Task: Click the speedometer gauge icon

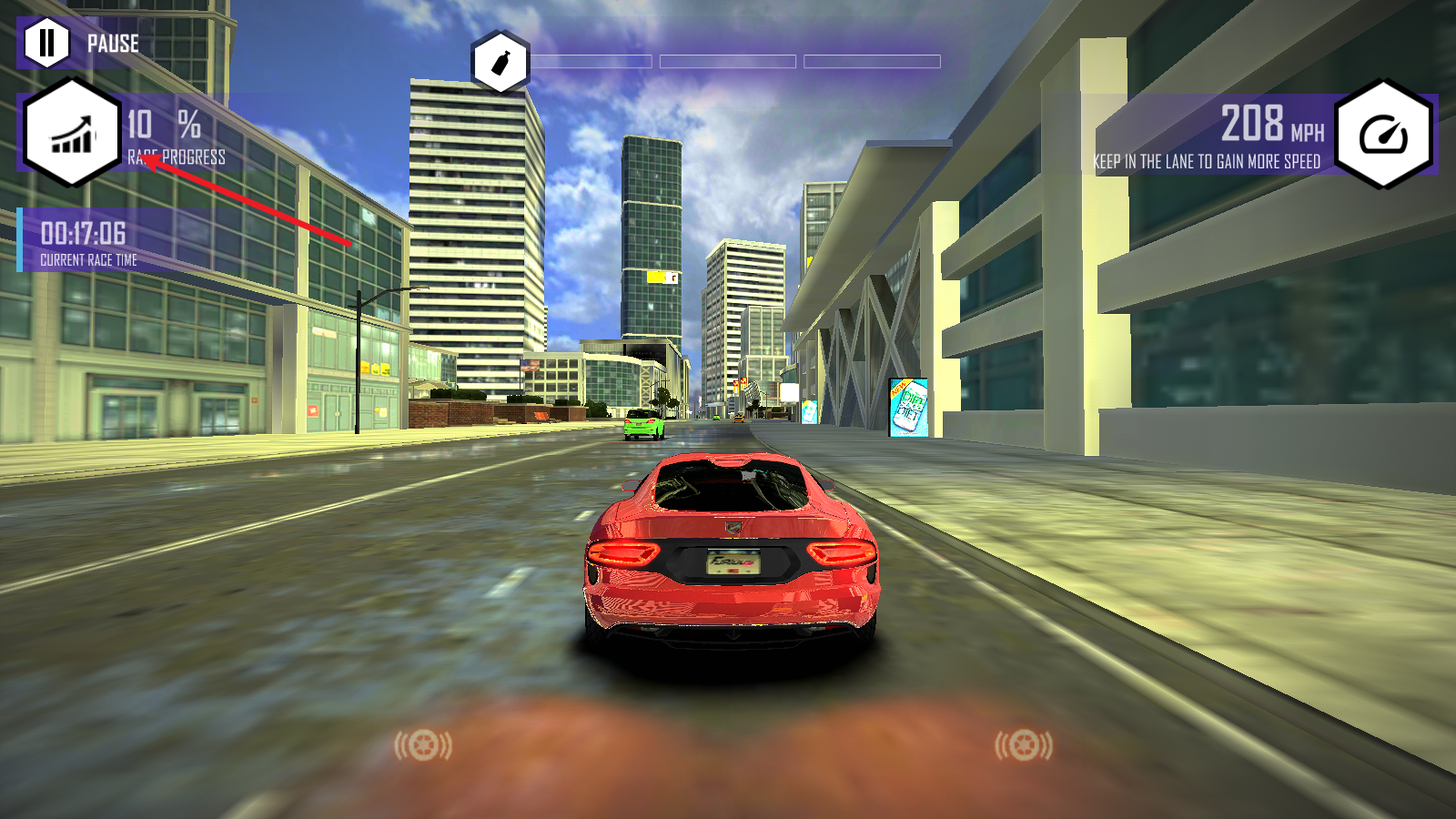Action: click(x=1383, y=135)
